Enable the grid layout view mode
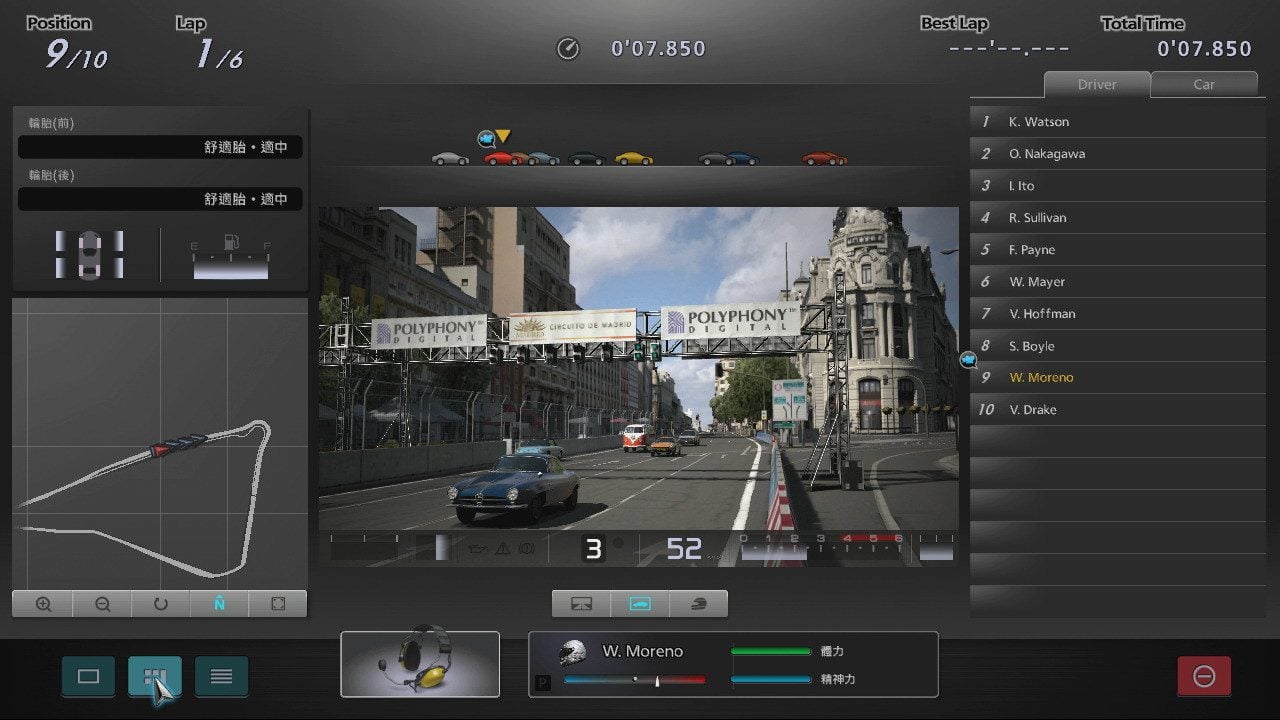 [155, 676]
